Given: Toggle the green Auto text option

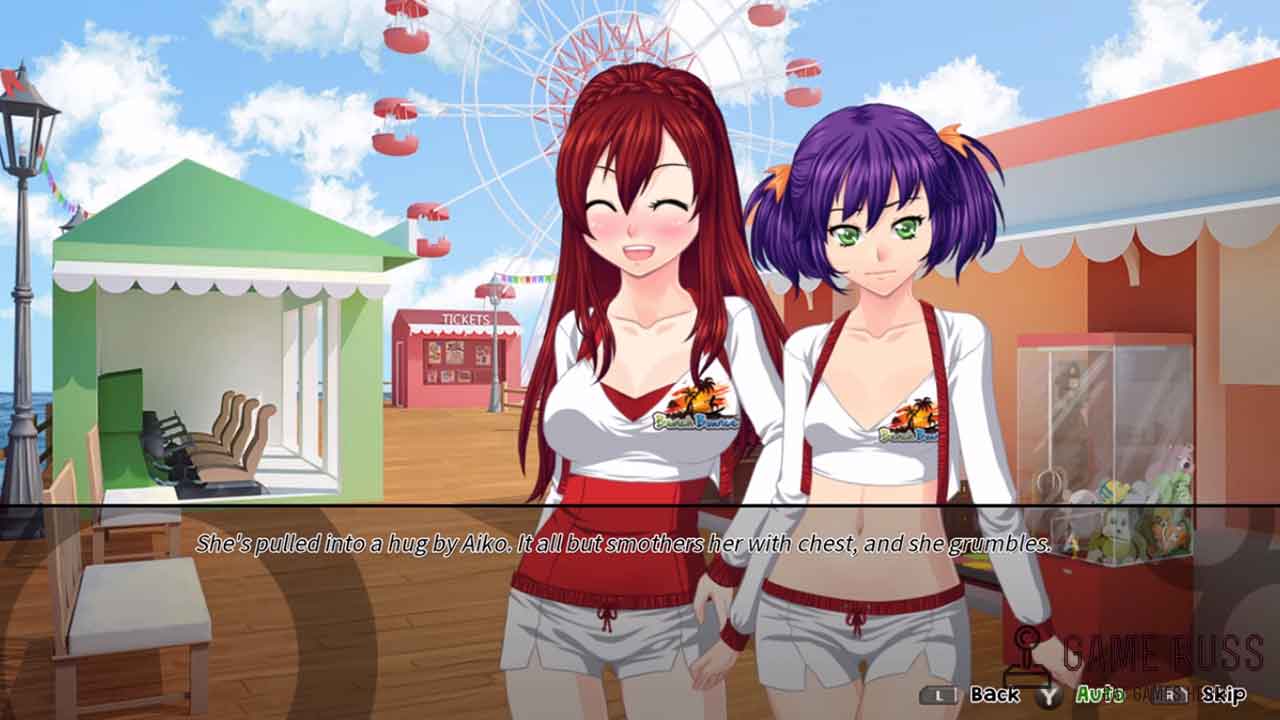Looking at the screenshot, I should point(1099,694).
